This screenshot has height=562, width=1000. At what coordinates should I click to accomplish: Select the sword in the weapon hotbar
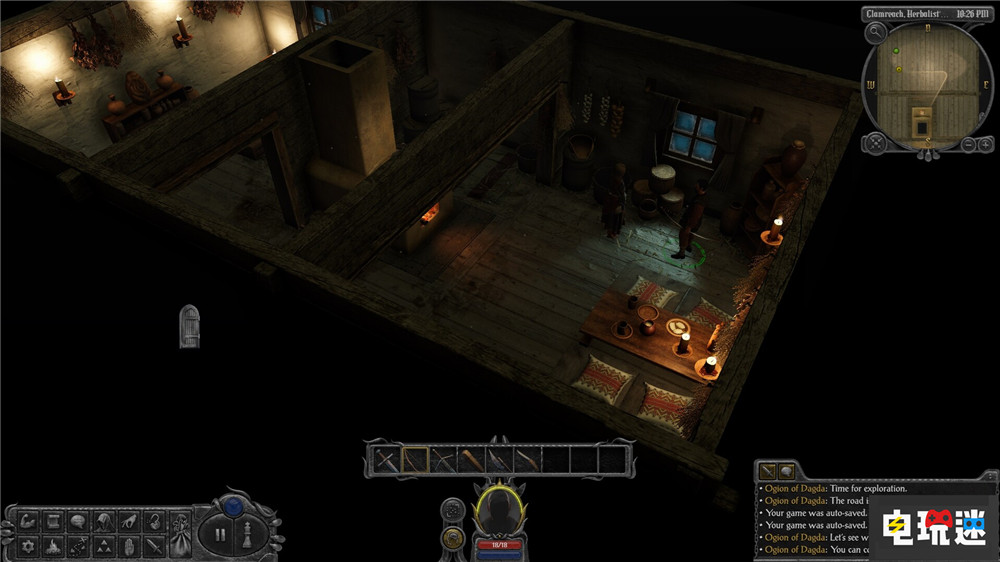pos(386,460)
